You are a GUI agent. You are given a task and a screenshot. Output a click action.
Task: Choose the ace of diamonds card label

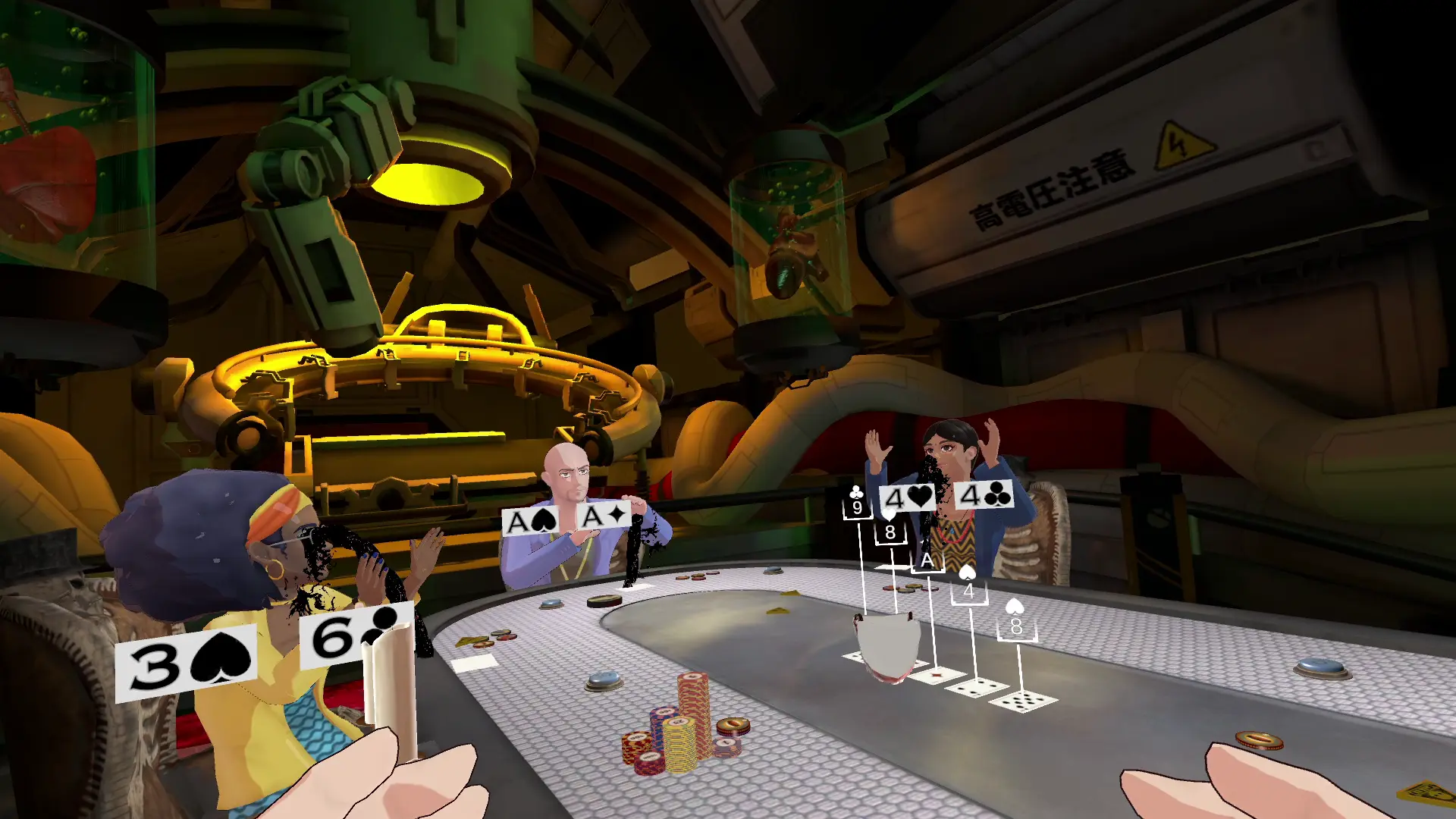604,516
